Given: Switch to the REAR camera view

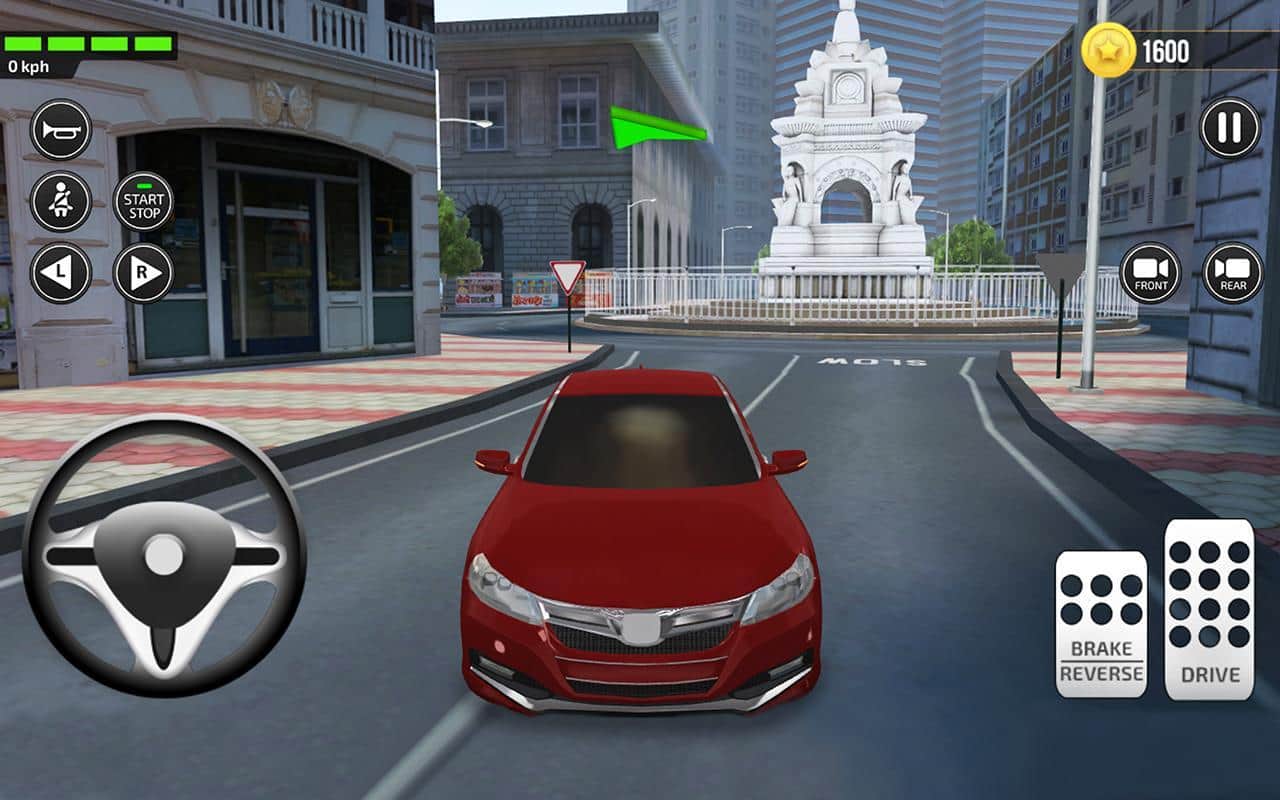Looking at the screenshot, I should click(1232, 273).
